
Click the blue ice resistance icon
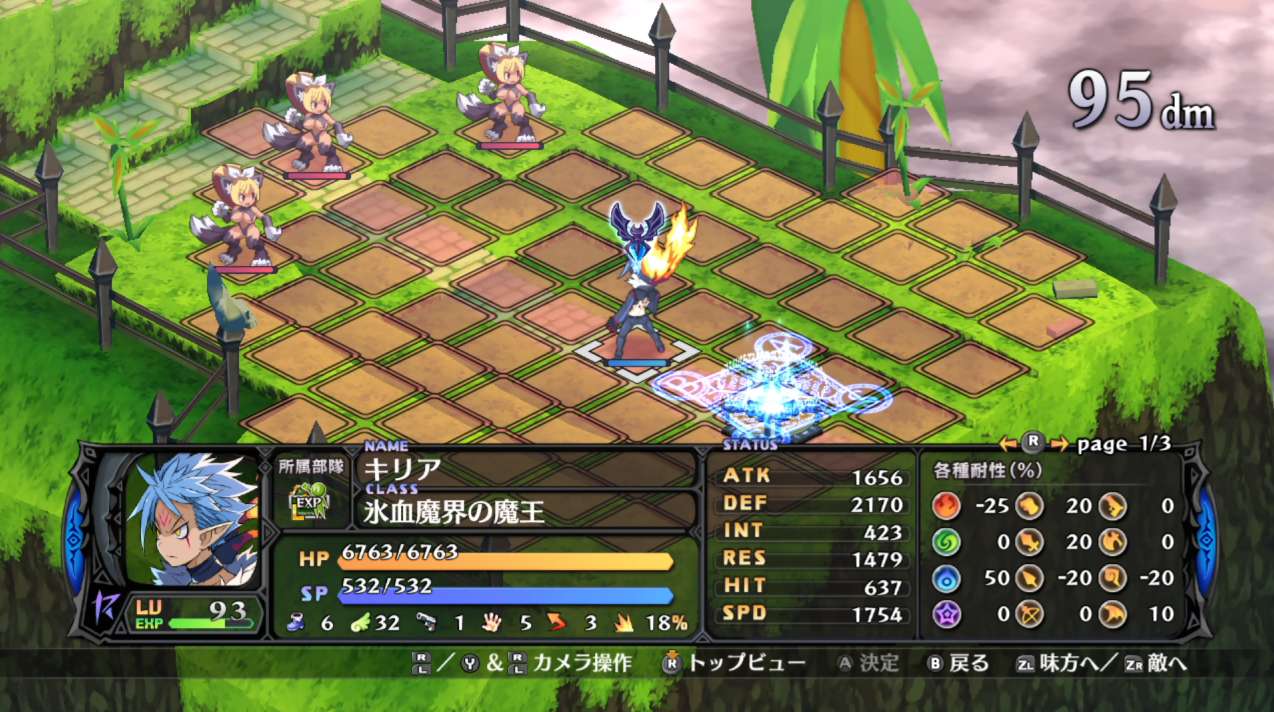(x=945, y=578)
